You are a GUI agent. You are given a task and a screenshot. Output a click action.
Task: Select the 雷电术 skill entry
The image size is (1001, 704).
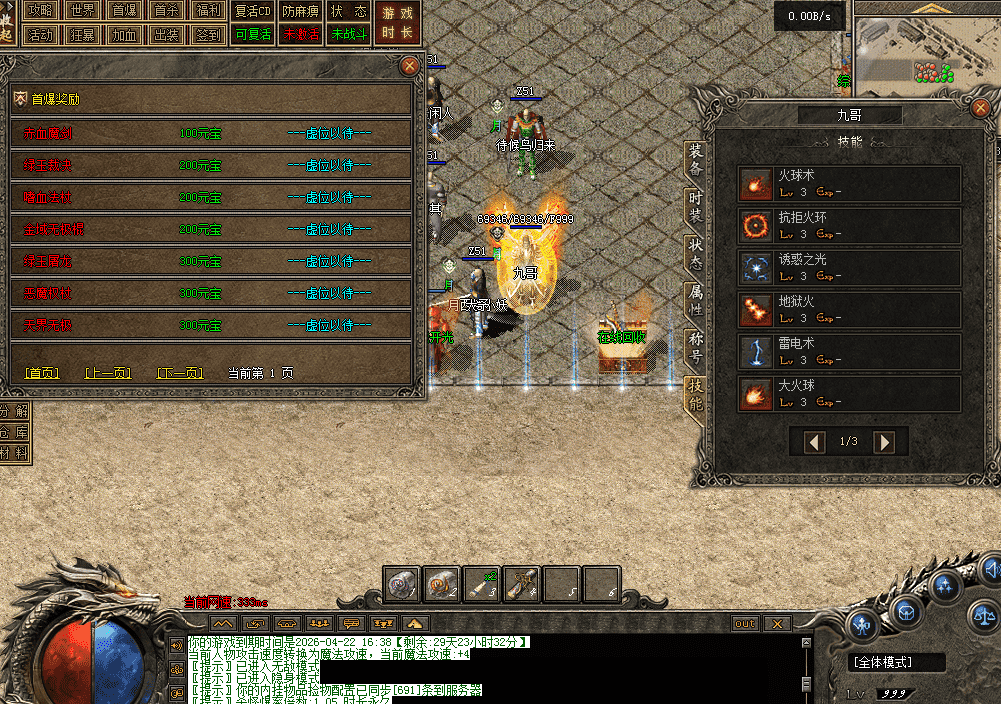click(x=849, y=351)
